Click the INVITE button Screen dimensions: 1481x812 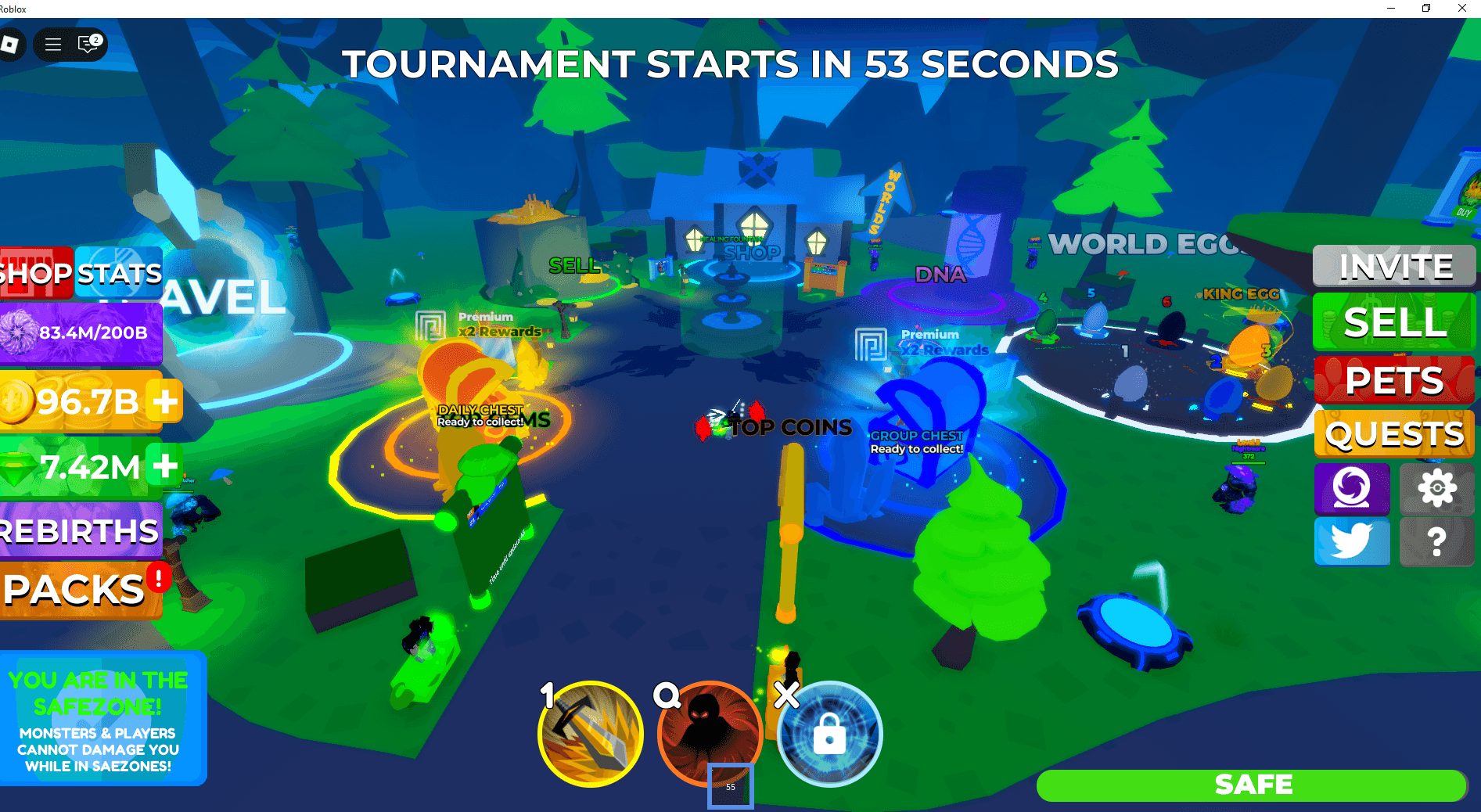point(1394,266)
